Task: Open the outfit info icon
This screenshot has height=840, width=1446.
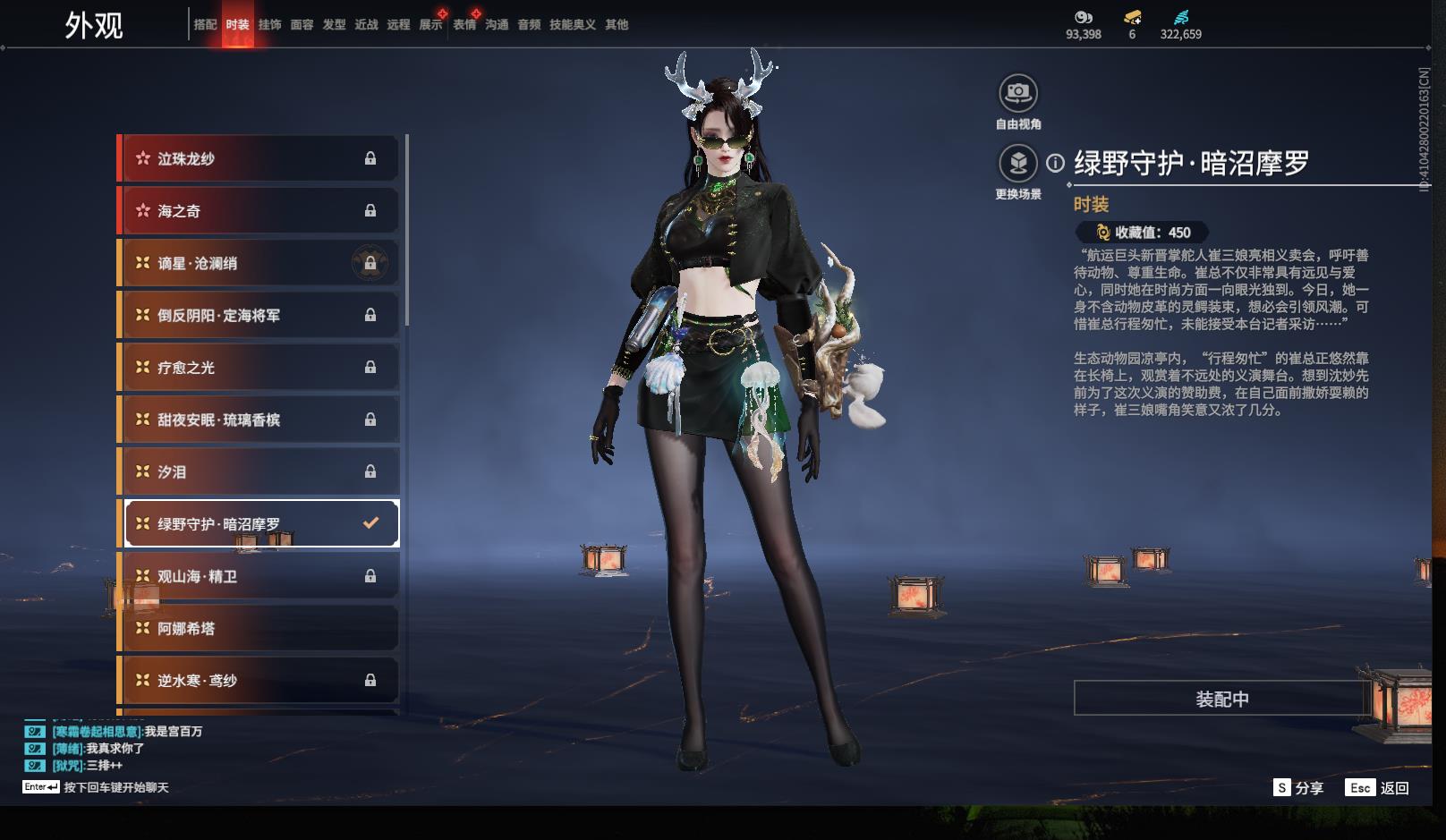Action: [x=1056, y=163]
